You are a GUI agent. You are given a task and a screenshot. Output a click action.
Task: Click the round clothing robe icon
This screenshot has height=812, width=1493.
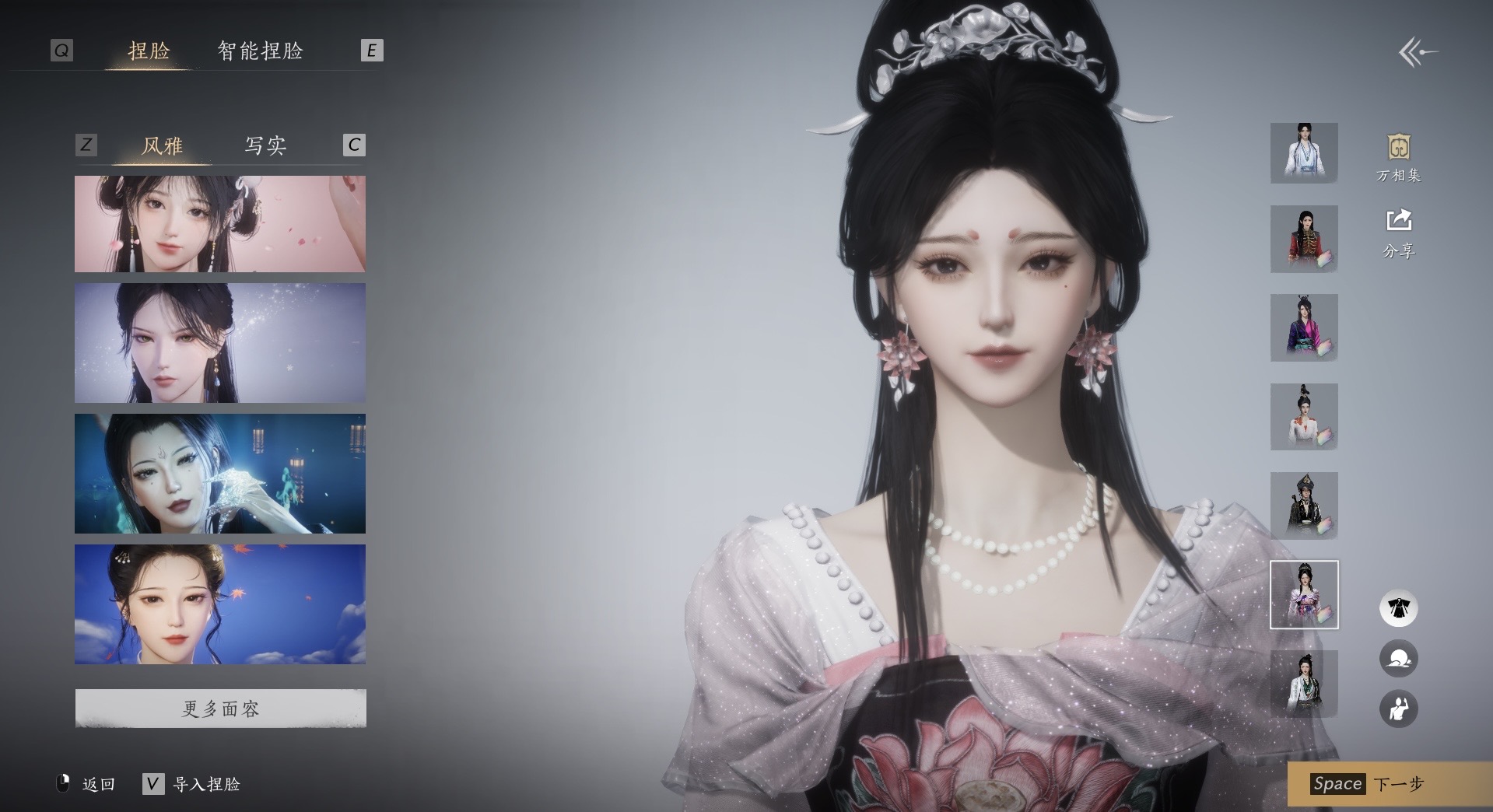pos(1398,608)
